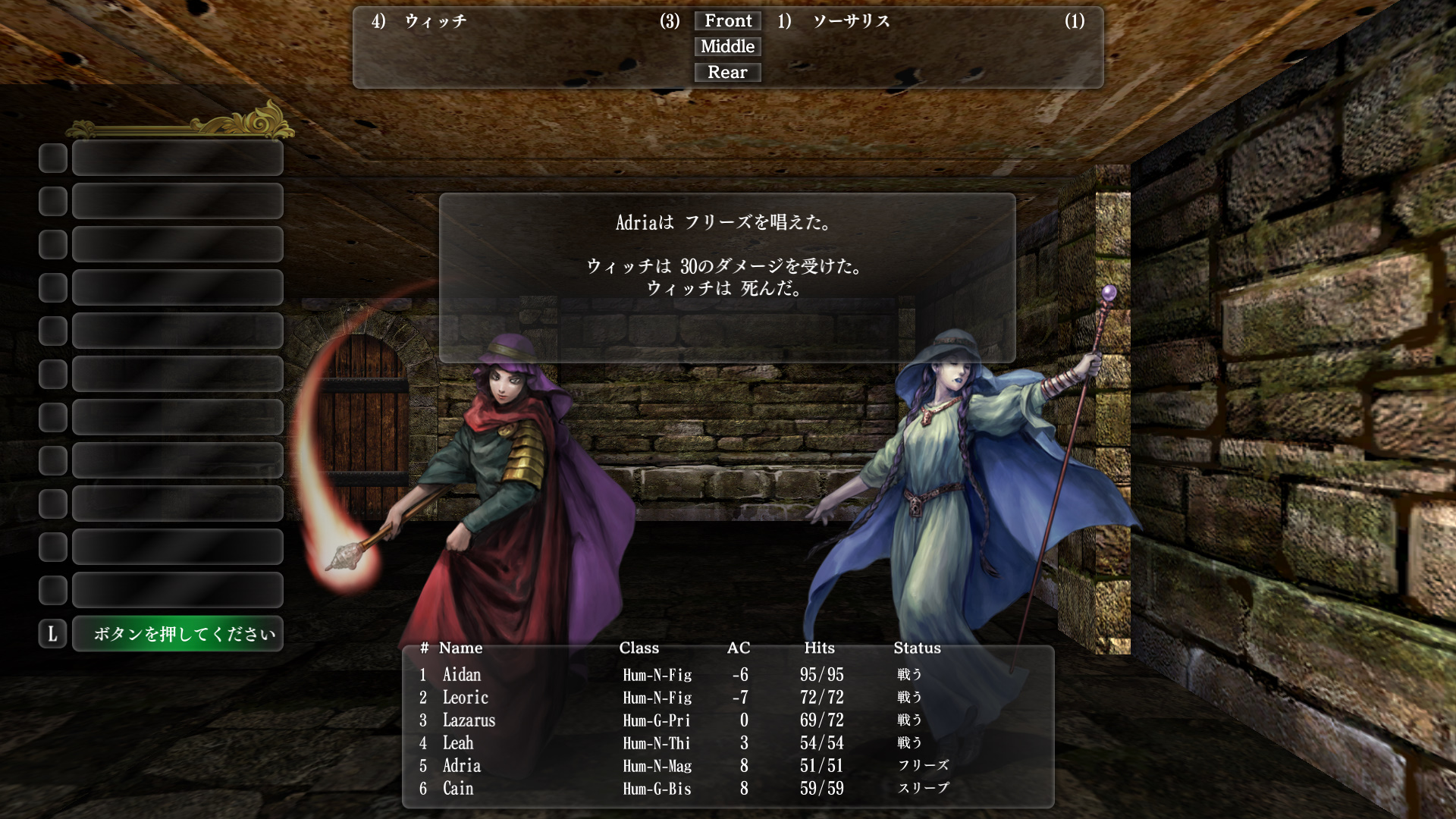The width and height of the screenshot is (1456, 819).
Task: Select the topmost empty slot square
Action: (x=52, y=158)
